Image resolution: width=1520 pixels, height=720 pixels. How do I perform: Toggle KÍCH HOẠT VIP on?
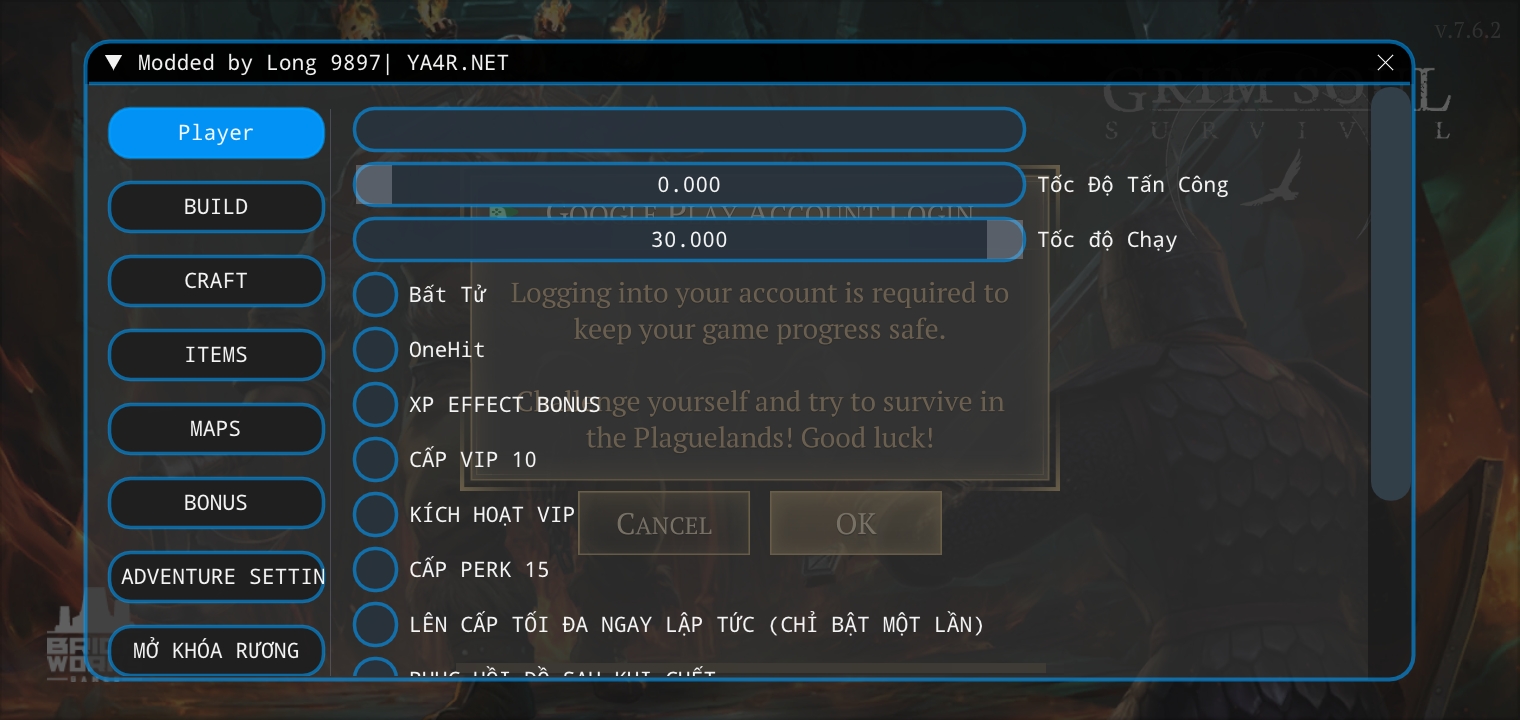(x=375, y=514)
